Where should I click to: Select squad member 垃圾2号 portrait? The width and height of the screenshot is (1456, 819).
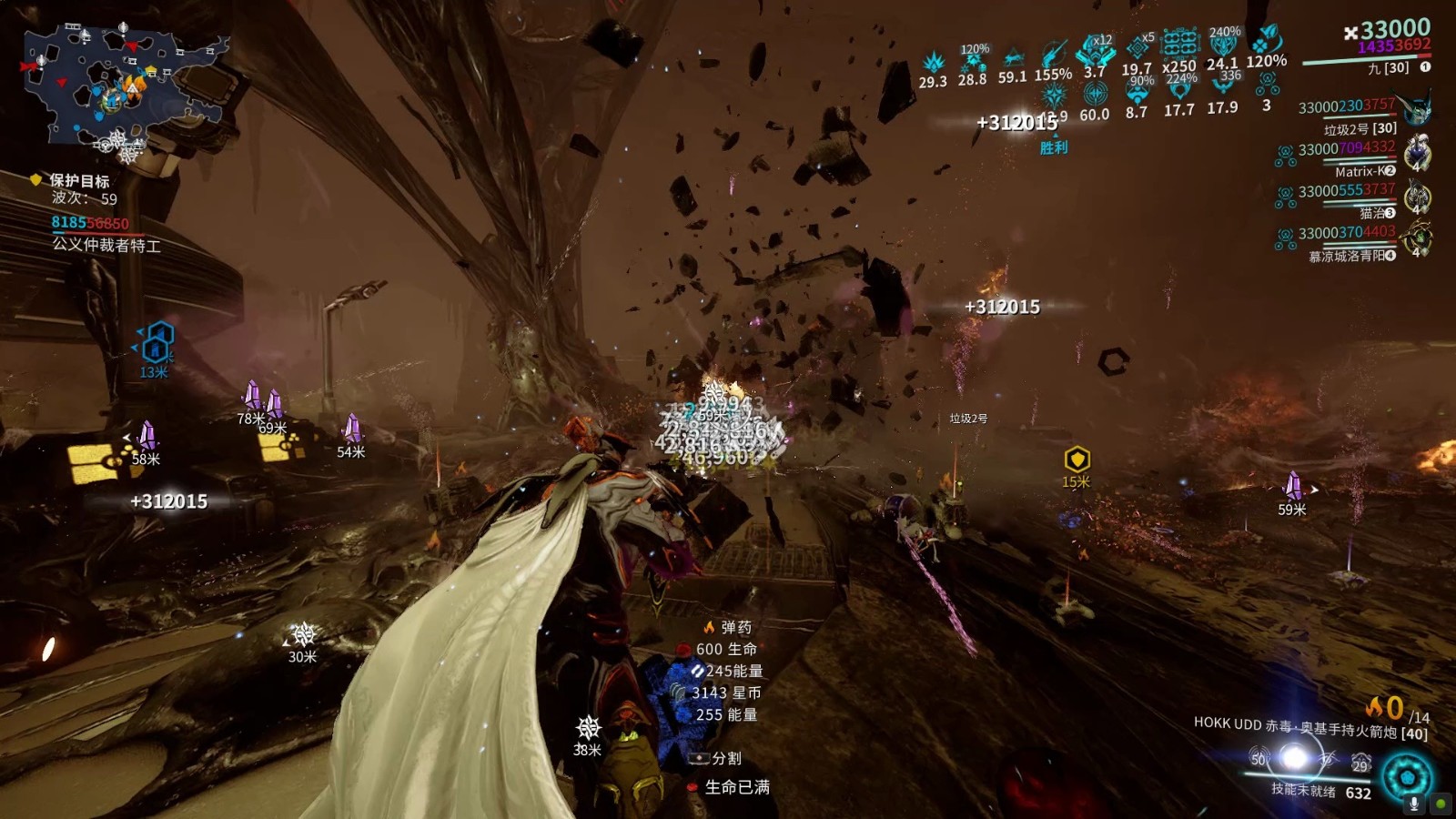pyautogui.click(x=1417, y=109)
